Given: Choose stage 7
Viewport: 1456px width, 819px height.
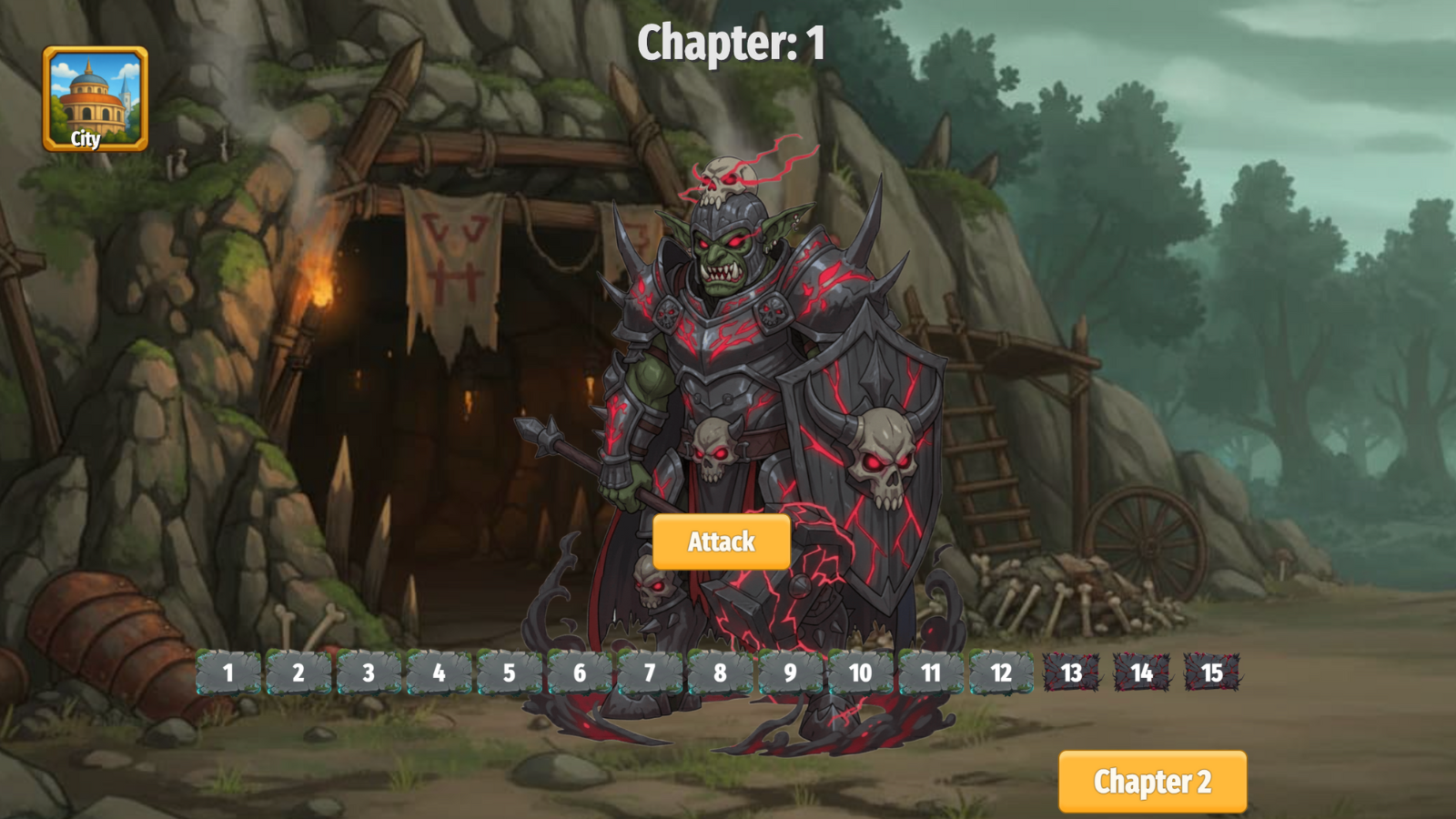Looking at the screenshot, I should (x=650, y=674).
